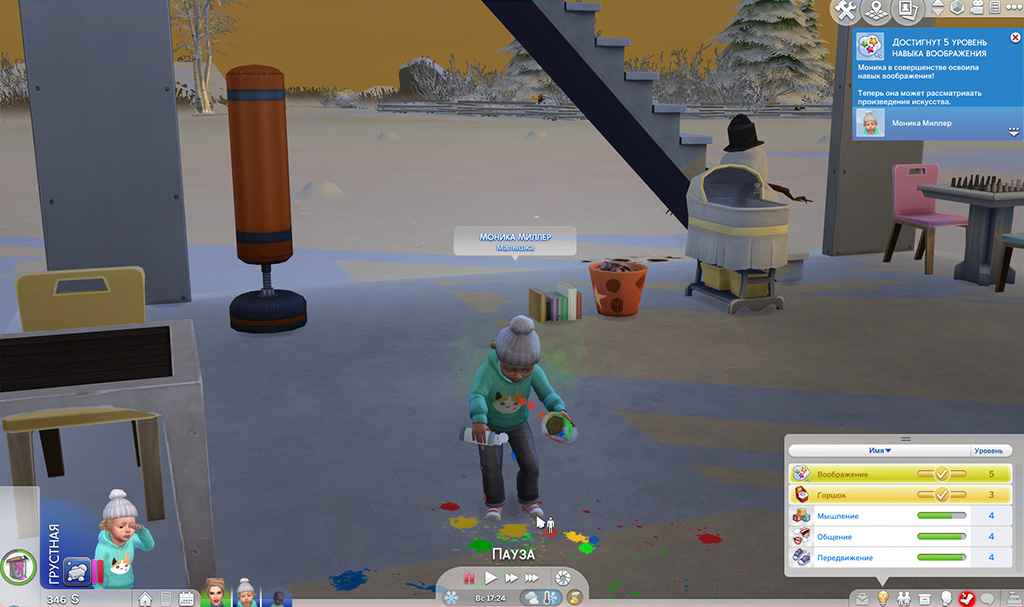
Task: Open Build Mode with the tools icon
Action: pyautogui.click(x=846, y=11)
